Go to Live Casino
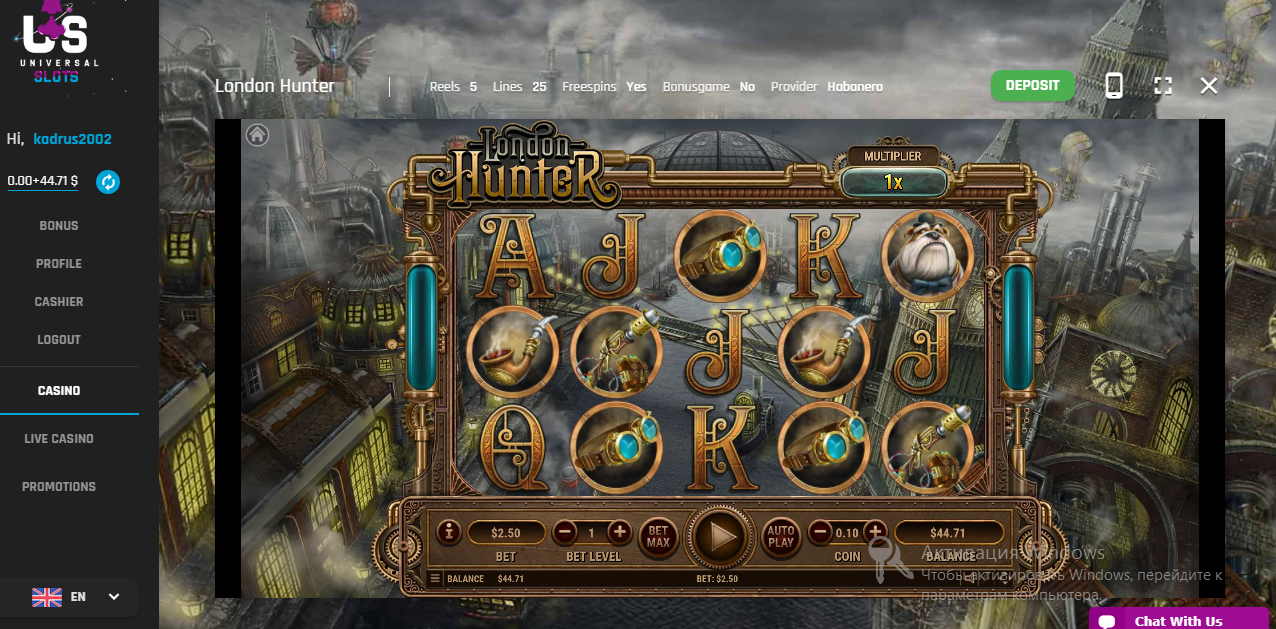Screen dimensions: 1276x629 coord(59,439)
